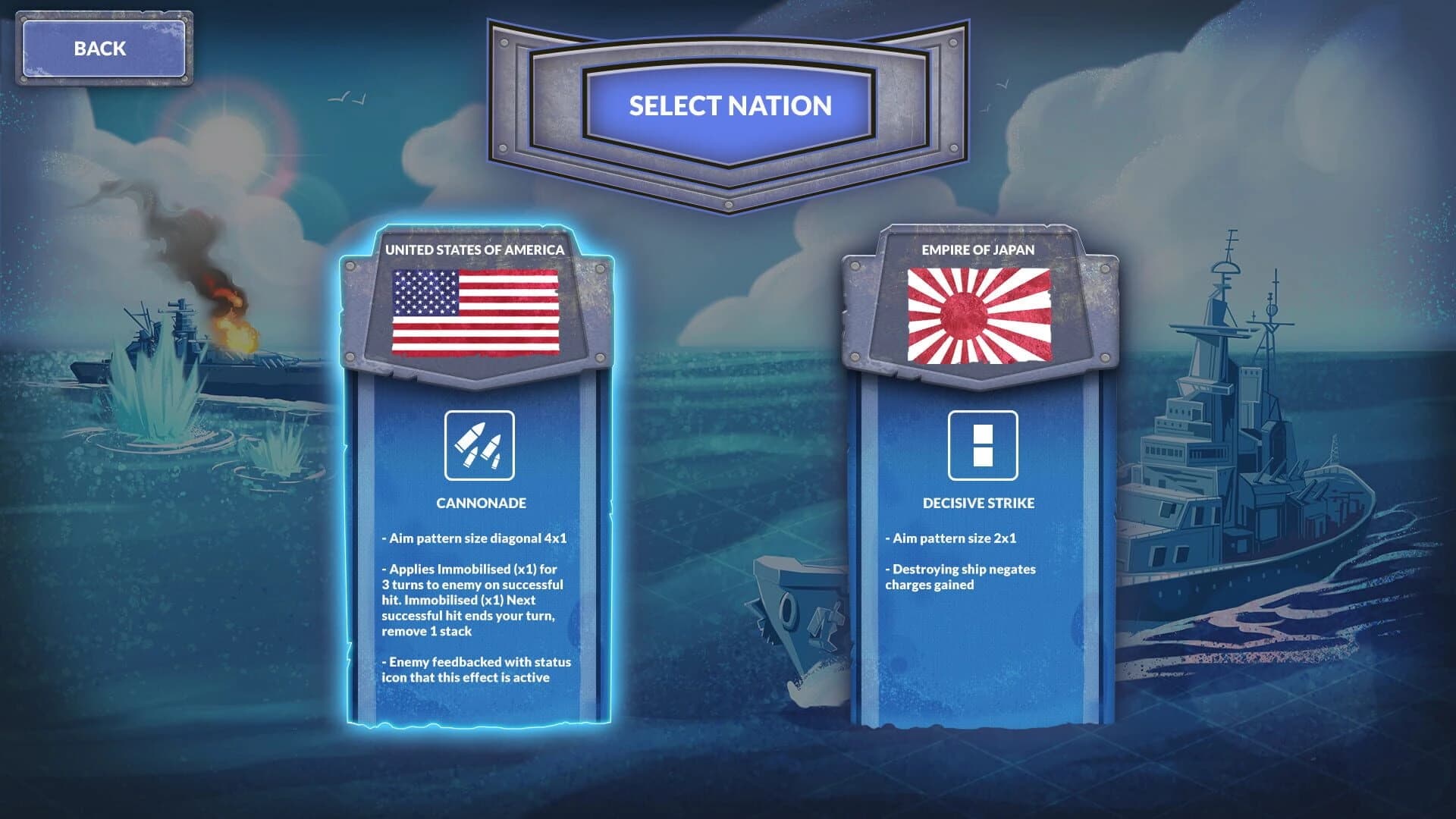Expand the Japan nation details panel
Screen dimensions: 1456x819
(984, 531)
